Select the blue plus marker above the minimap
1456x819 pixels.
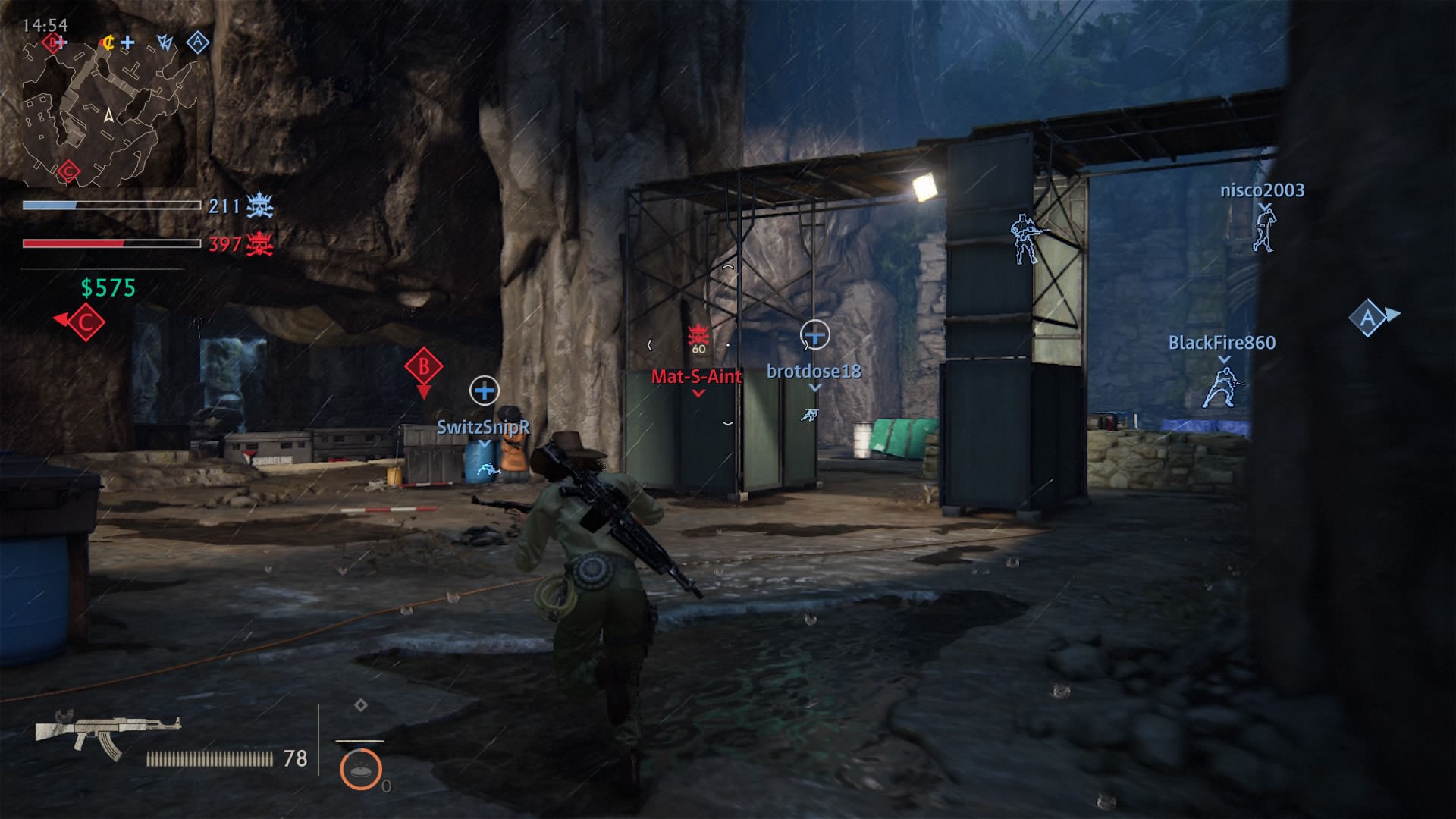tap(127, 42)
